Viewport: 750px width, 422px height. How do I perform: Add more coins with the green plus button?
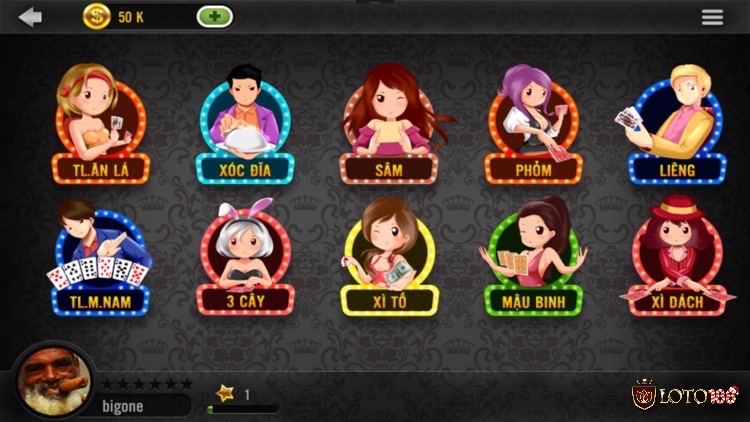pos(215,17)
